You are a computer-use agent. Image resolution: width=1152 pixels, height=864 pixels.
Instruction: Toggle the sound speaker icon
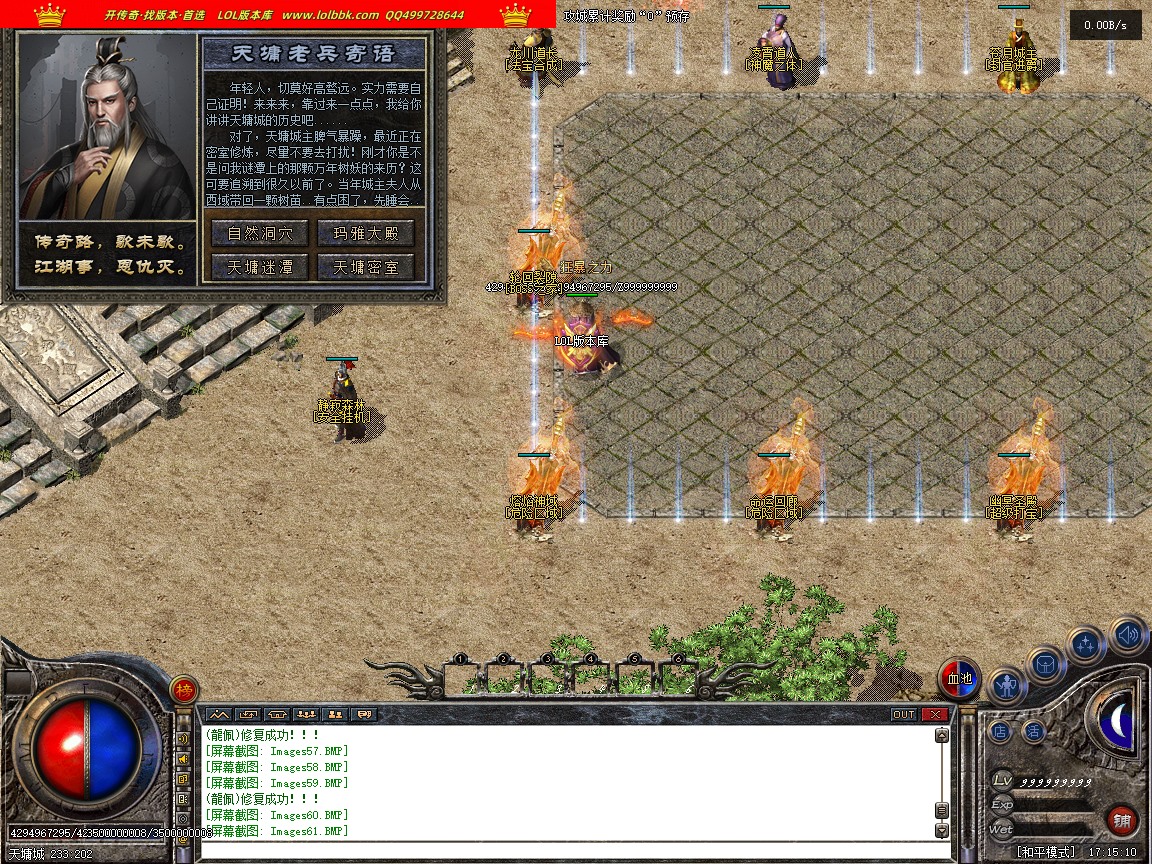tap(1127, 634)
